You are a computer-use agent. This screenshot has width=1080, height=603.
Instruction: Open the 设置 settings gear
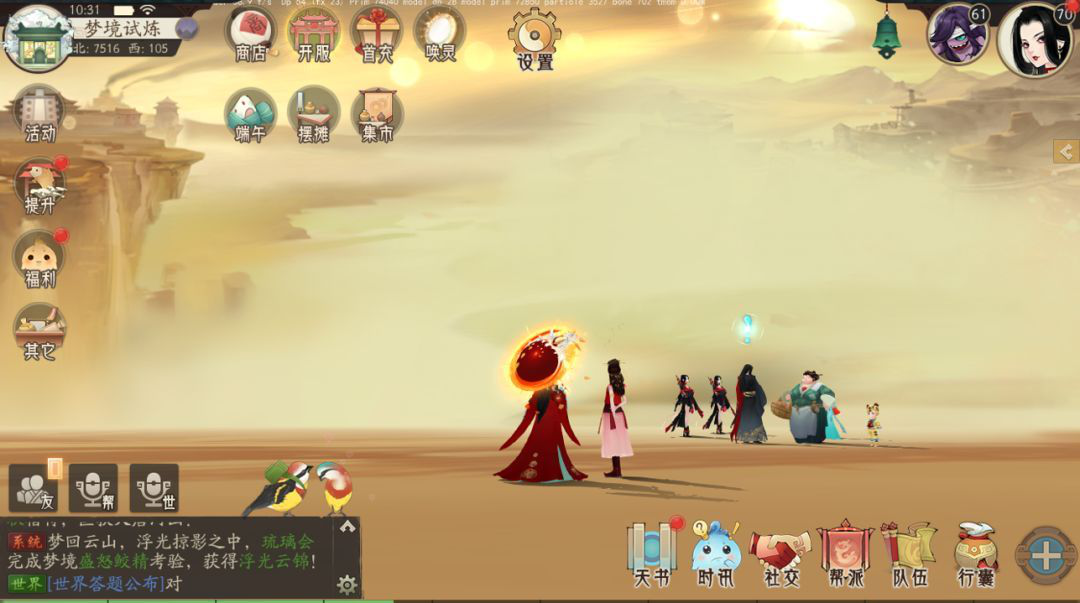pos(535,38)
